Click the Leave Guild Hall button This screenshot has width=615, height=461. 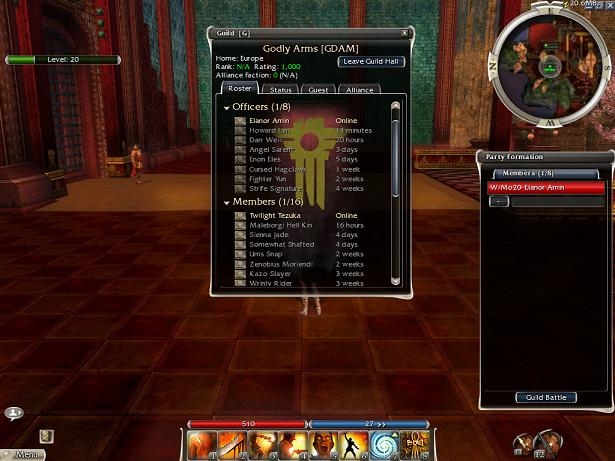[371, 61]
